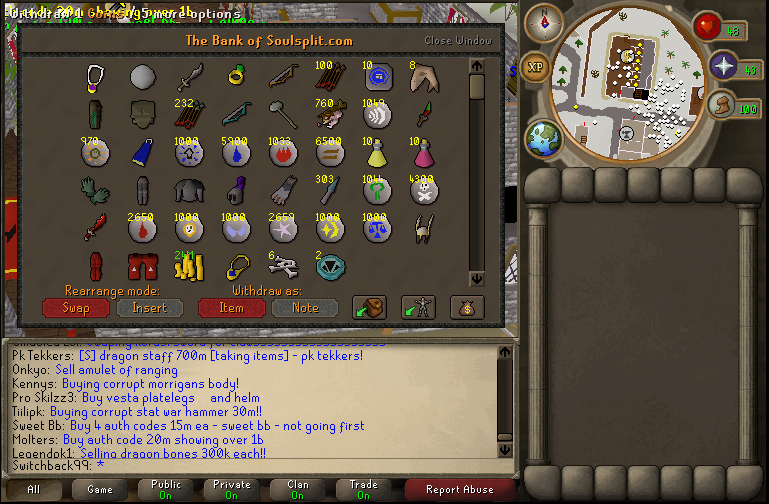Select the emerald ring slot

point(238,76)
